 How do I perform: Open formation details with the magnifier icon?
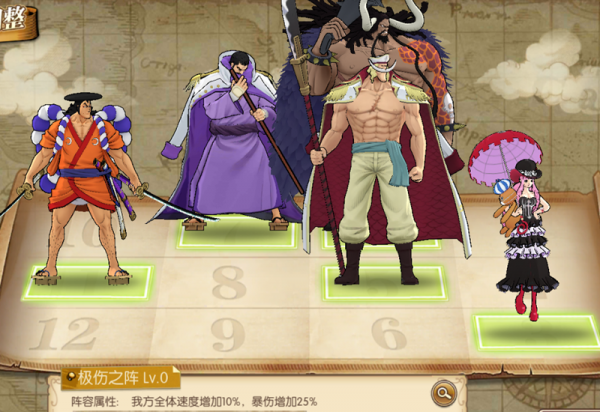click(x=443, y=391)
